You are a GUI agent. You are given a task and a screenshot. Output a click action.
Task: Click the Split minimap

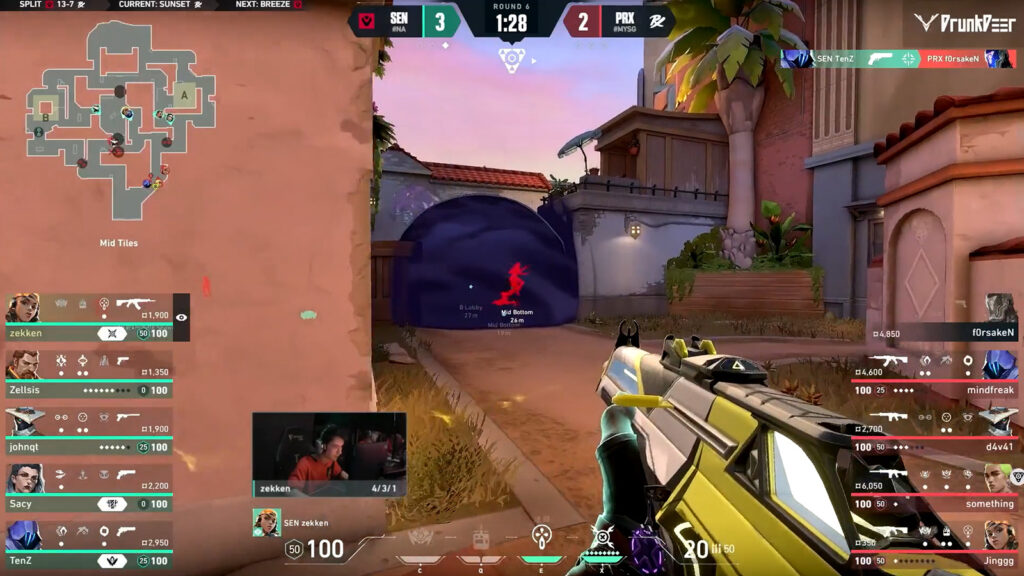120,120
